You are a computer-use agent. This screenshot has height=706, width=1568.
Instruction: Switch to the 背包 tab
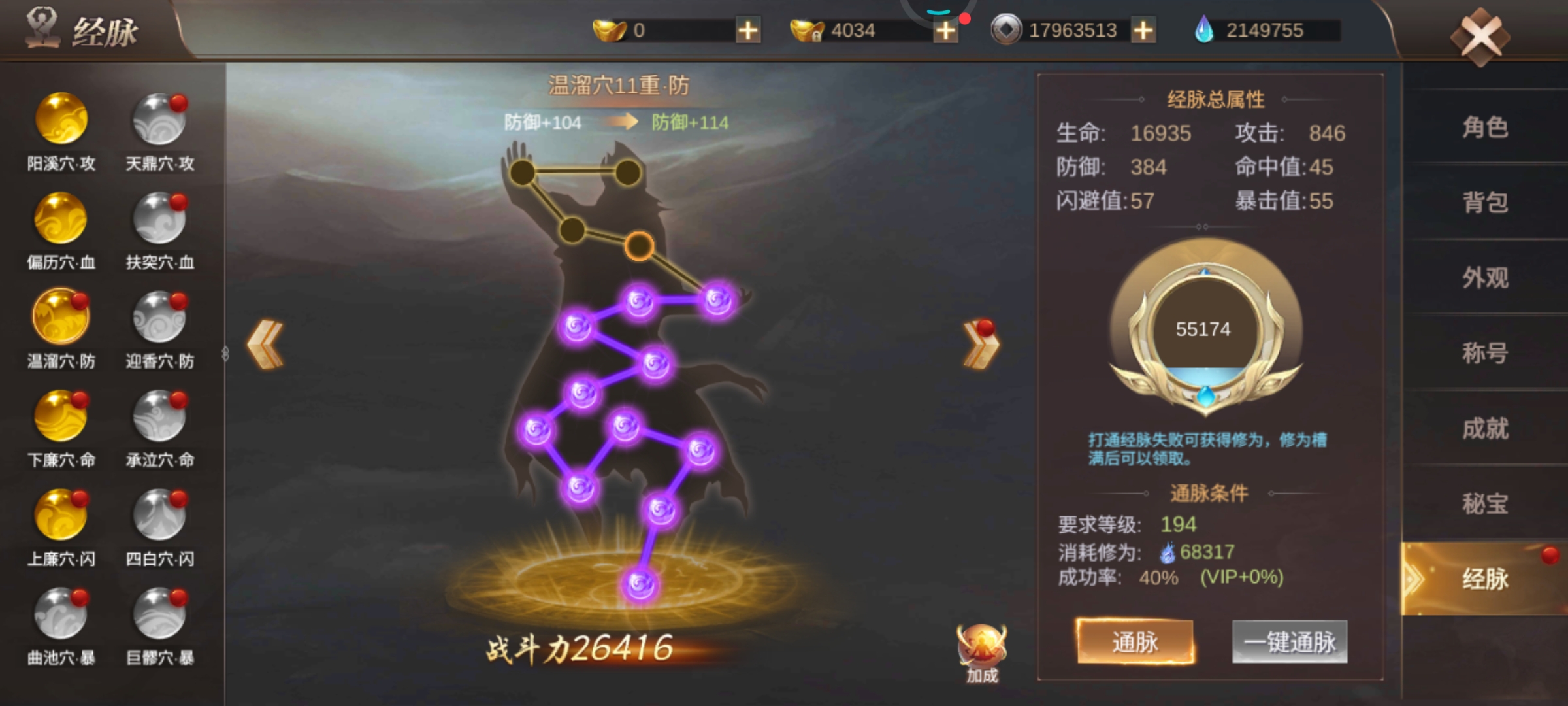click(1487, 203)
